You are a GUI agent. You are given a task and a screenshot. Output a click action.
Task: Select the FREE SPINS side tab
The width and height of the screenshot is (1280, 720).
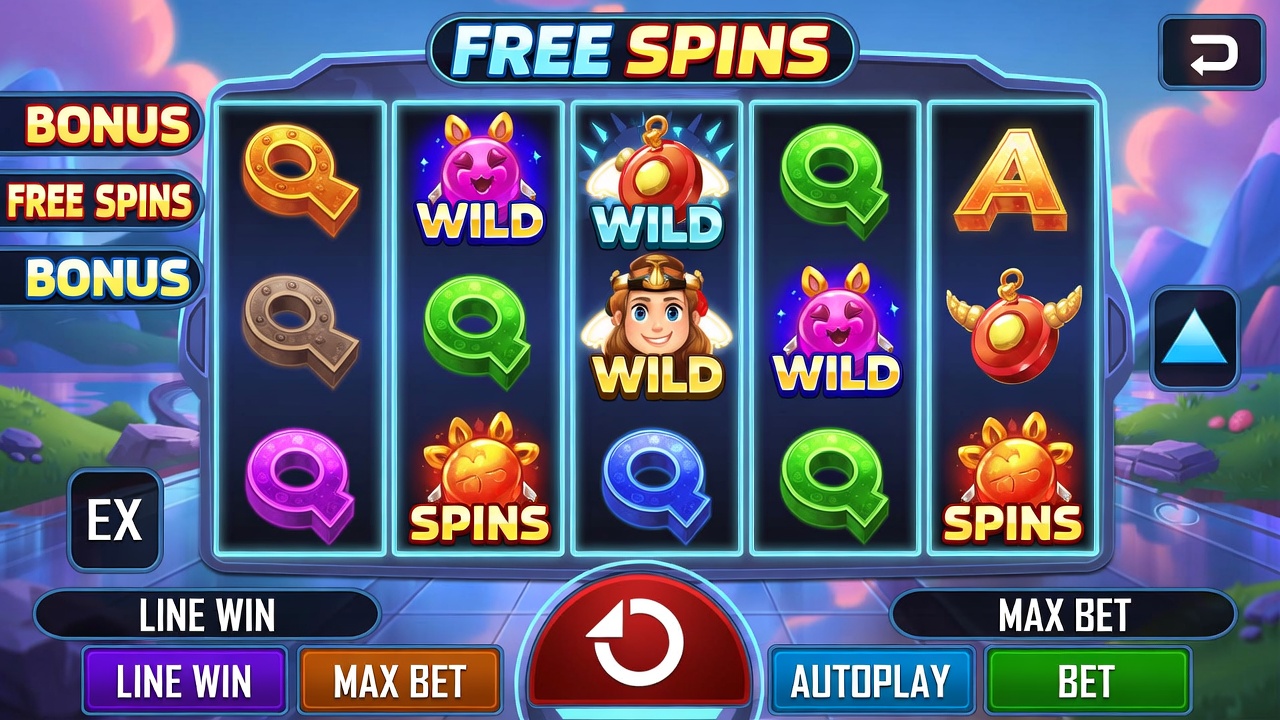[x=100, y=200]
